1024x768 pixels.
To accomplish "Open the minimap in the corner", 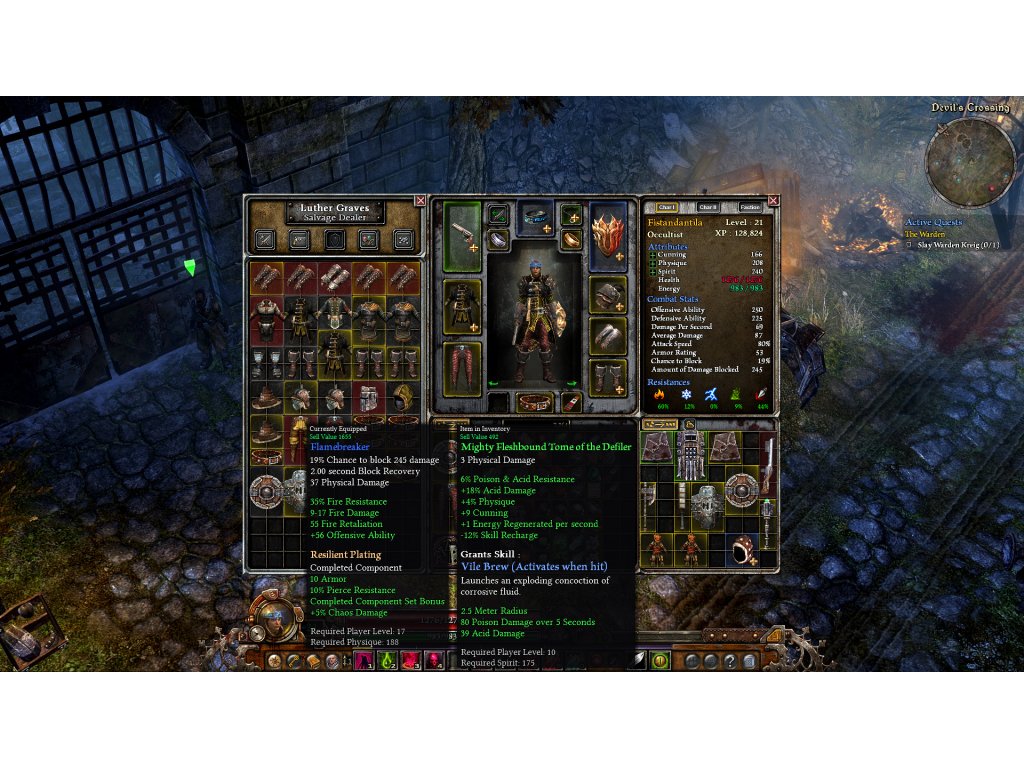I will 972,161.
